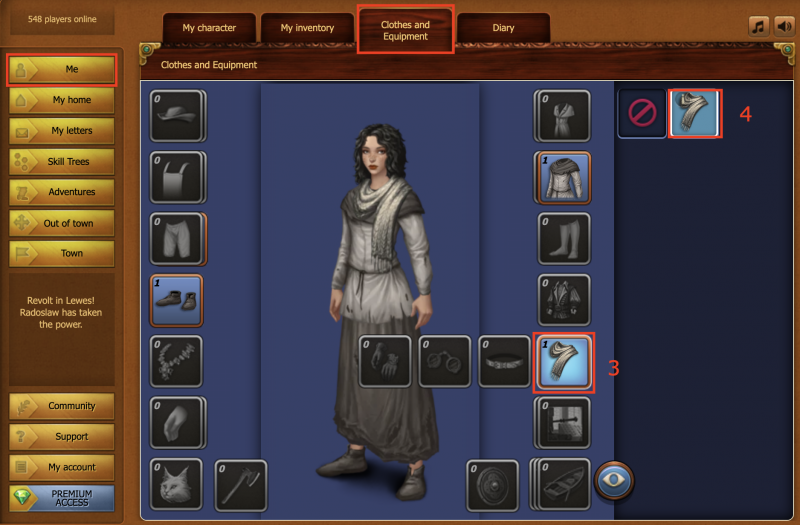Select the equipped scarf slot beside the belt
The image size is (800, 525).
click(x=564, y=361)
